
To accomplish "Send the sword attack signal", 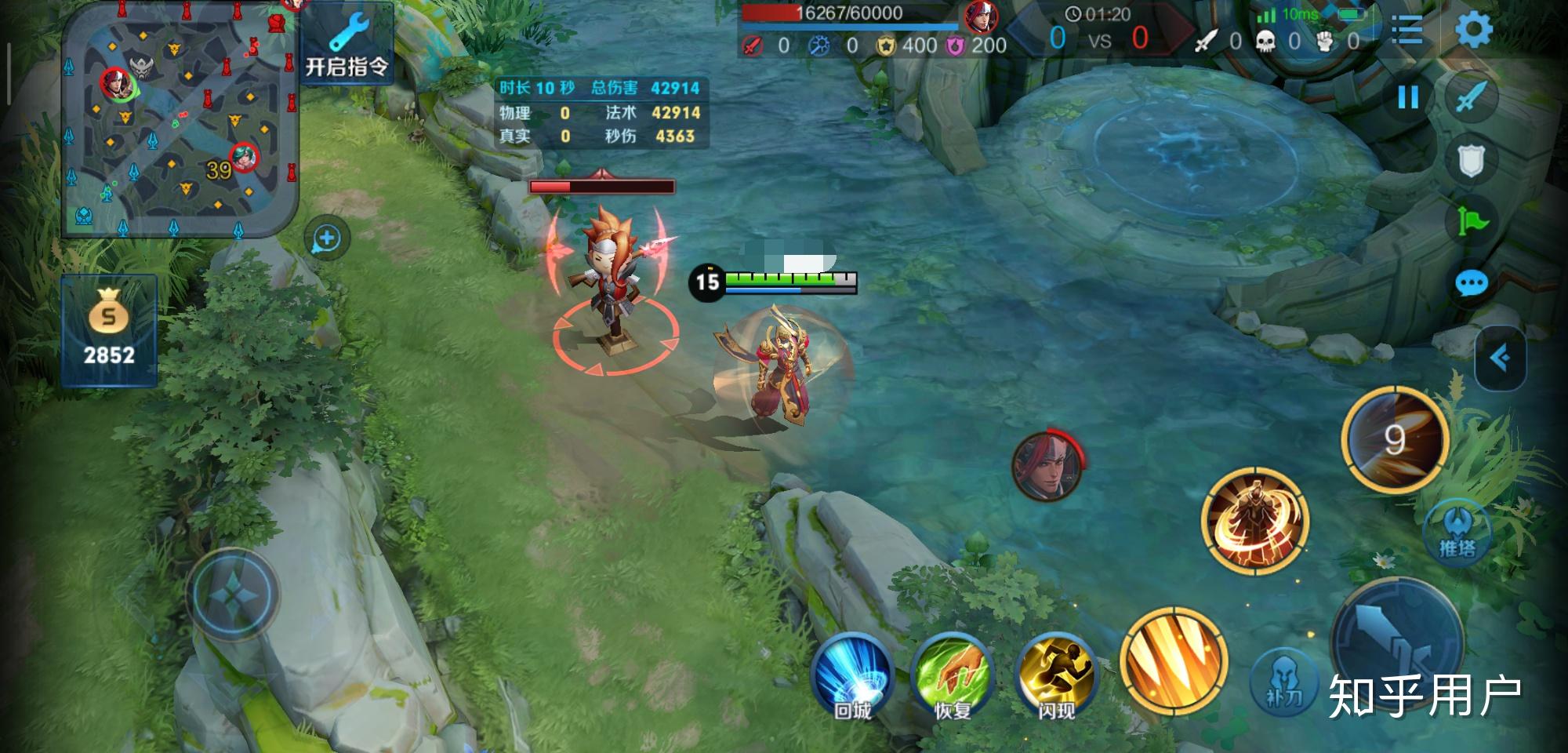I will (x=1472, y=97).
